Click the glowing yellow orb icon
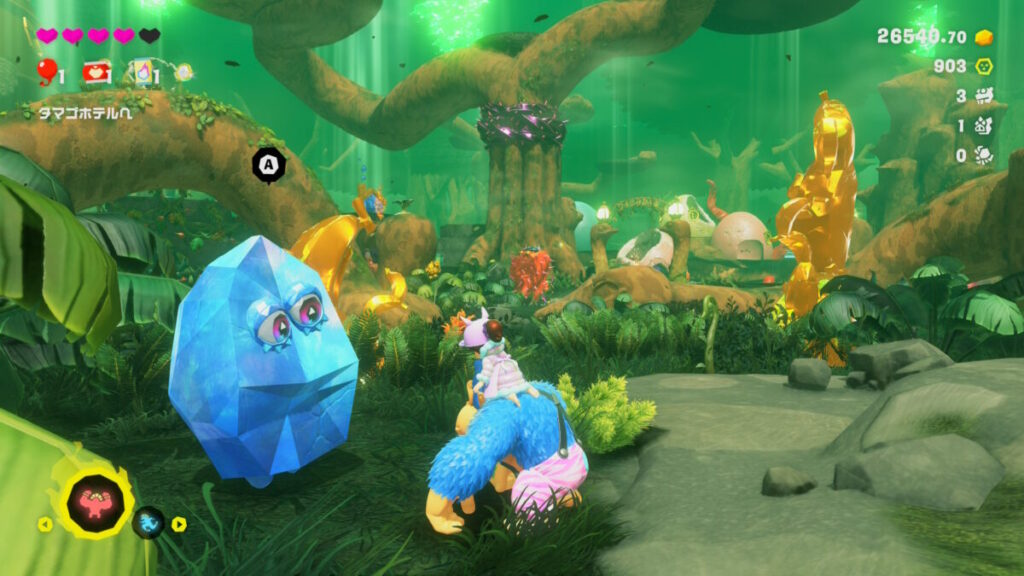1024x576 pixels. (184, 71)
